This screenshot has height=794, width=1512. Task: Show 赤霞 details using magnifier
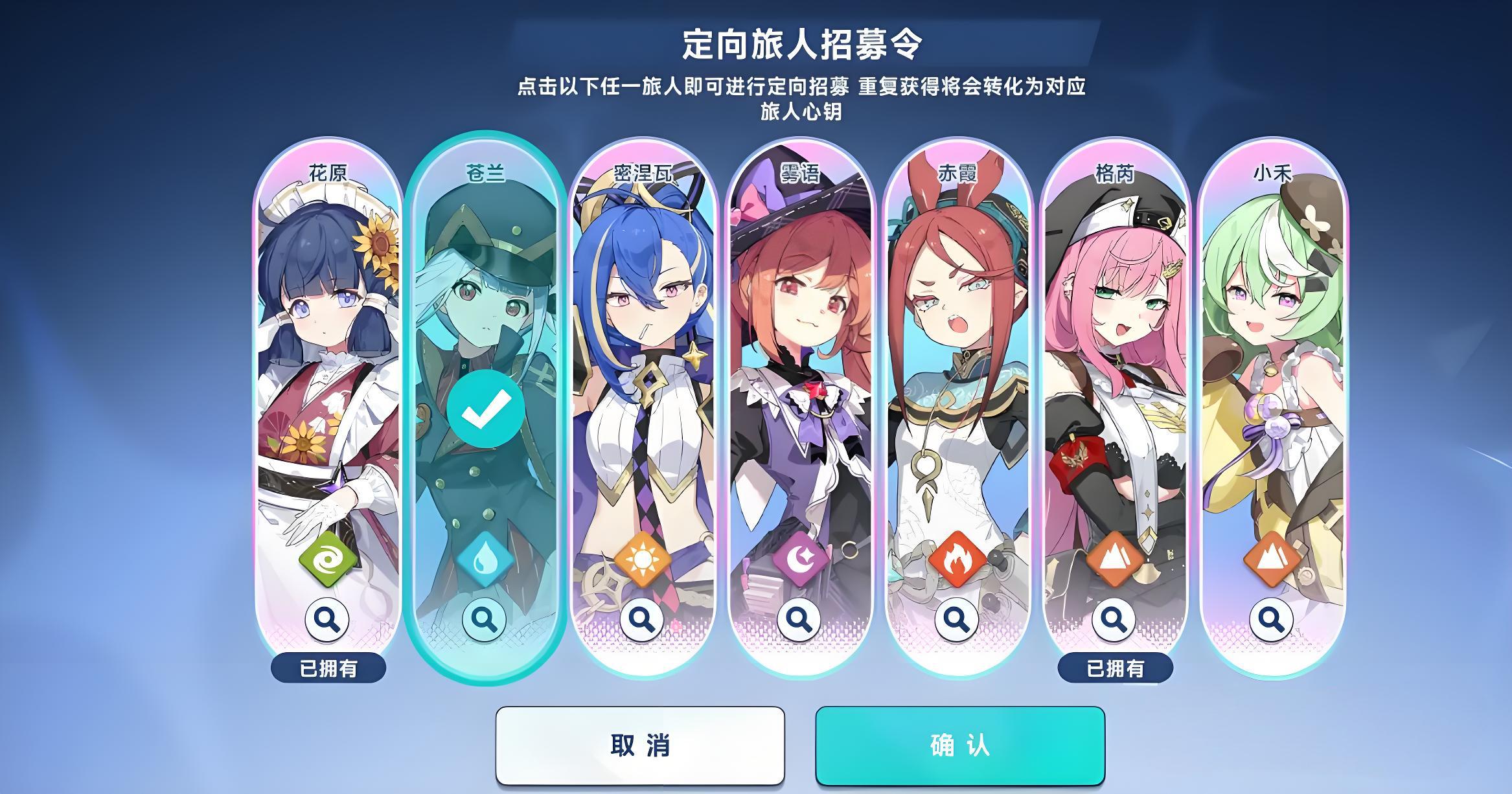click(957, 620)
